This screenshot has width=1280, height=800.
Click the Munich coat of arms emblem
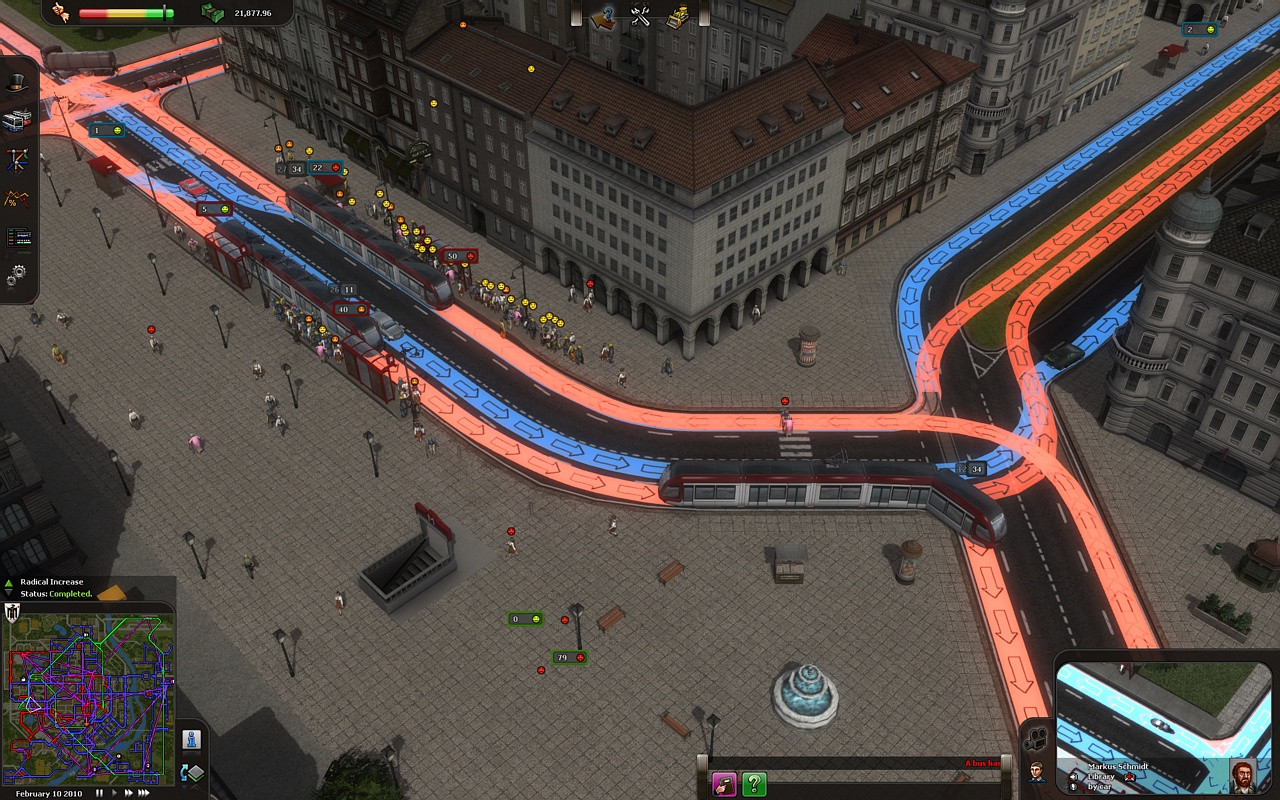[13, 613]
